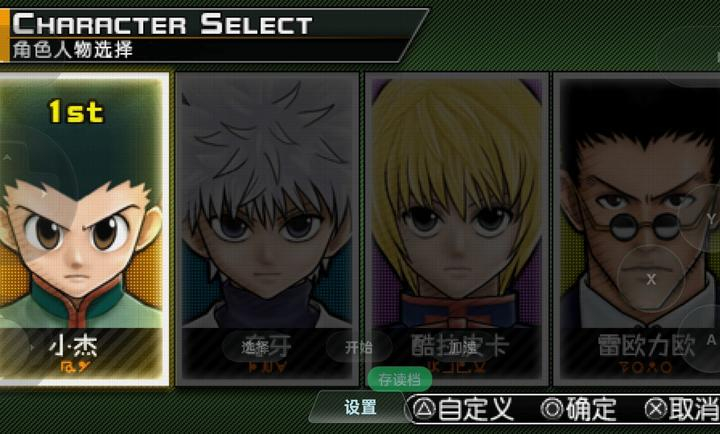Open the 设置 settings tab
The width and height of the screenshot is (720, 434).
click(x=360, y=407)
